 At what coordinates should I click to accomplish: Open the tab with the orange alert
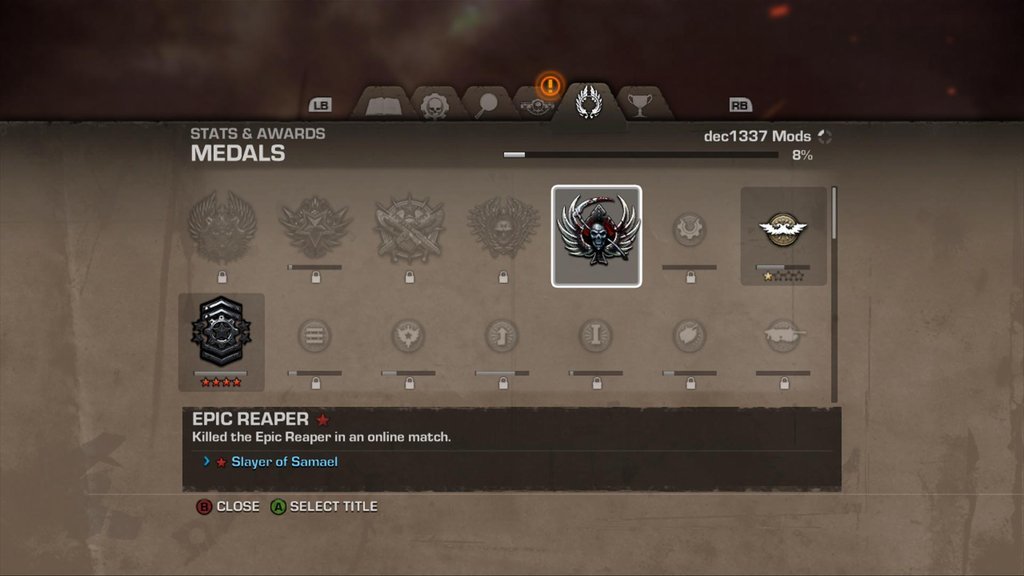(x=537, y=103)
